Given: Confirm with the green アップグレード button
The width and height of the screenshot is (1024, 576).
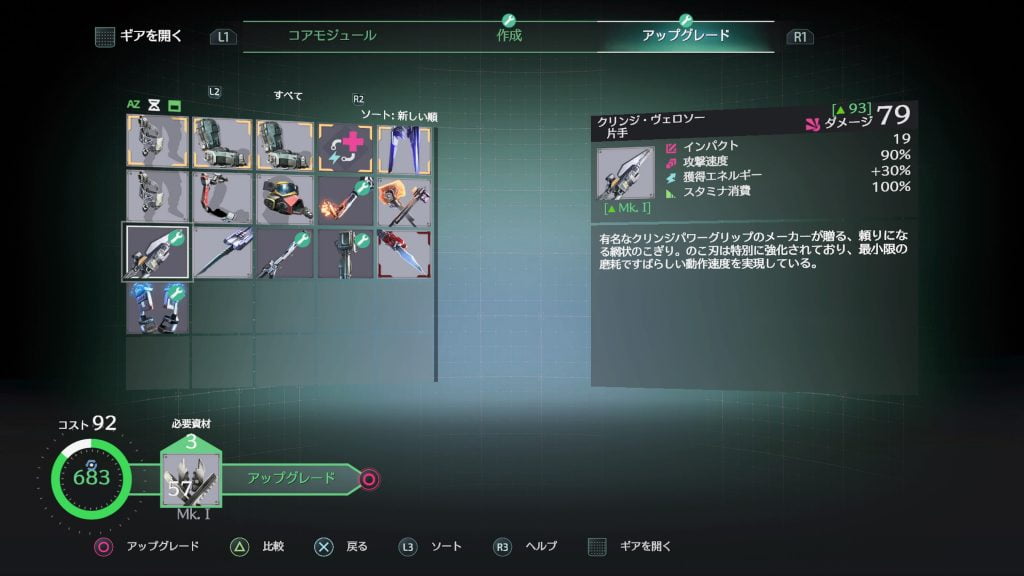Looking at the screenshot, I should [x=292, y=479].
